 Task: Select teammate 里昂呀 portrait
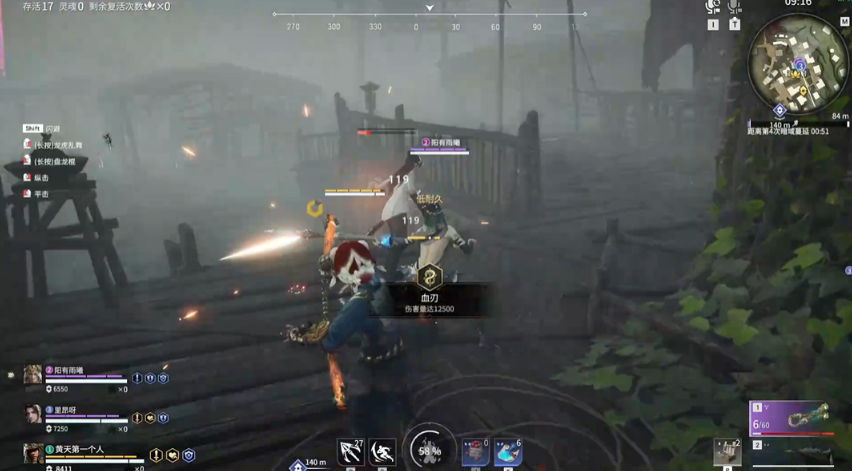[x=33, y=414]
